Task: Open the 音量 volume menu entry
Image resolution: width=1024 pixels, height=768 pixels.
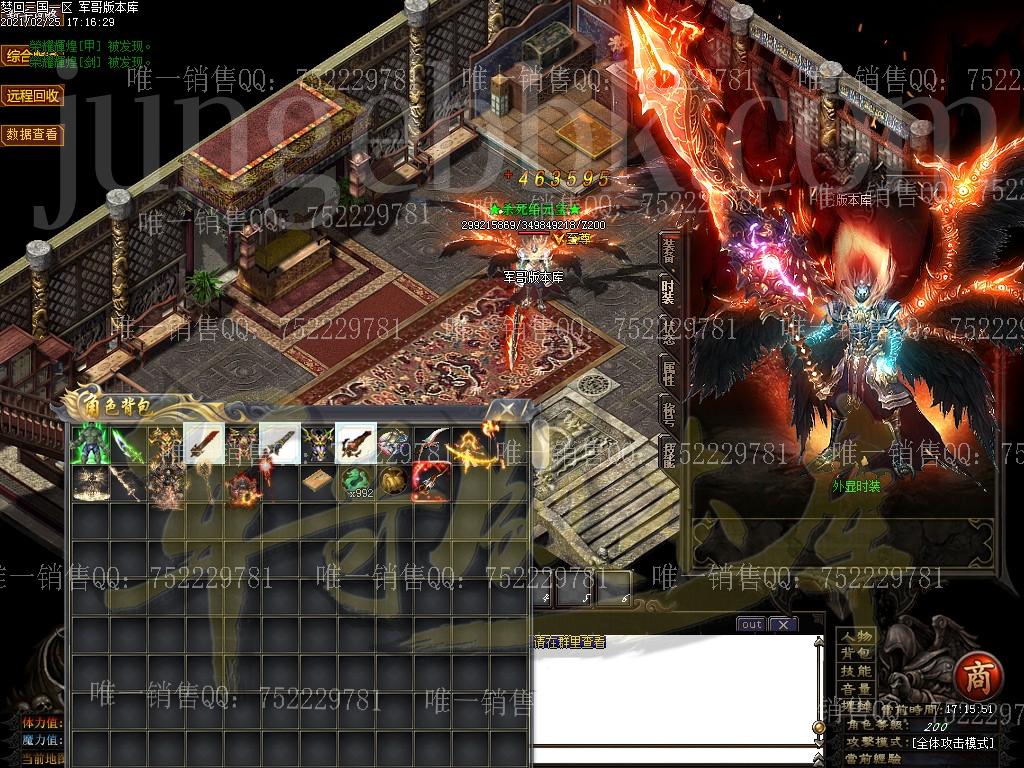Action: click(x=856, y=689)
